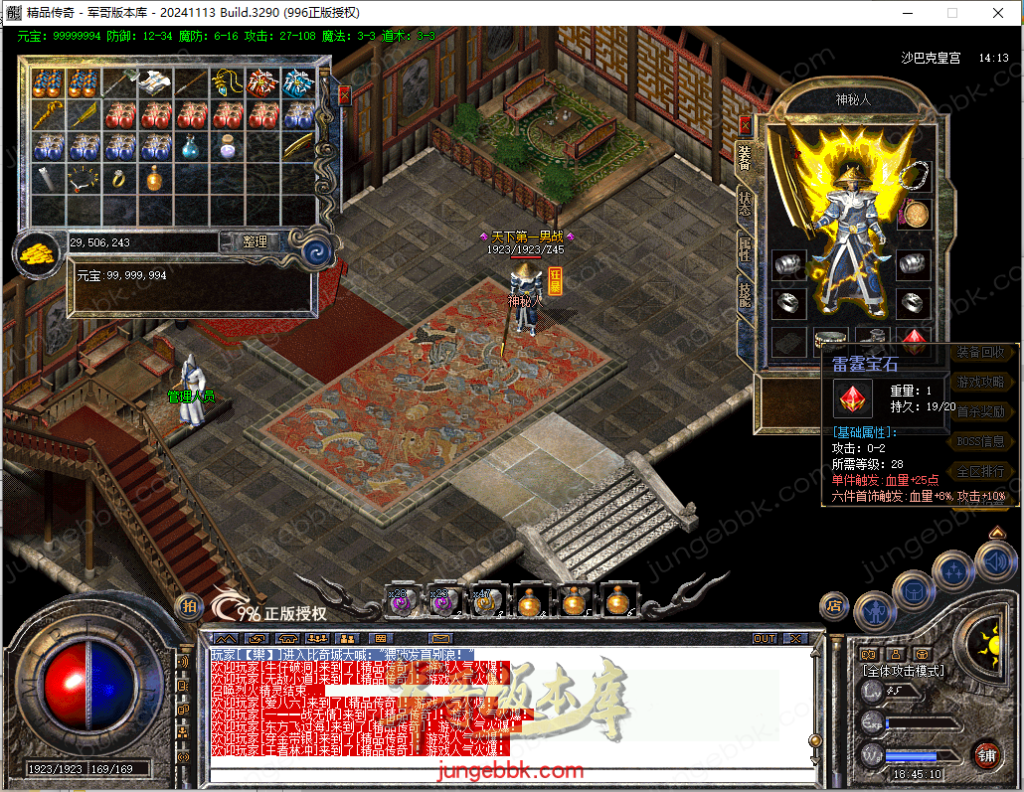The image size is (1024, 792).
Task: Select the red gift box item
Action: [x=263, y=82]
